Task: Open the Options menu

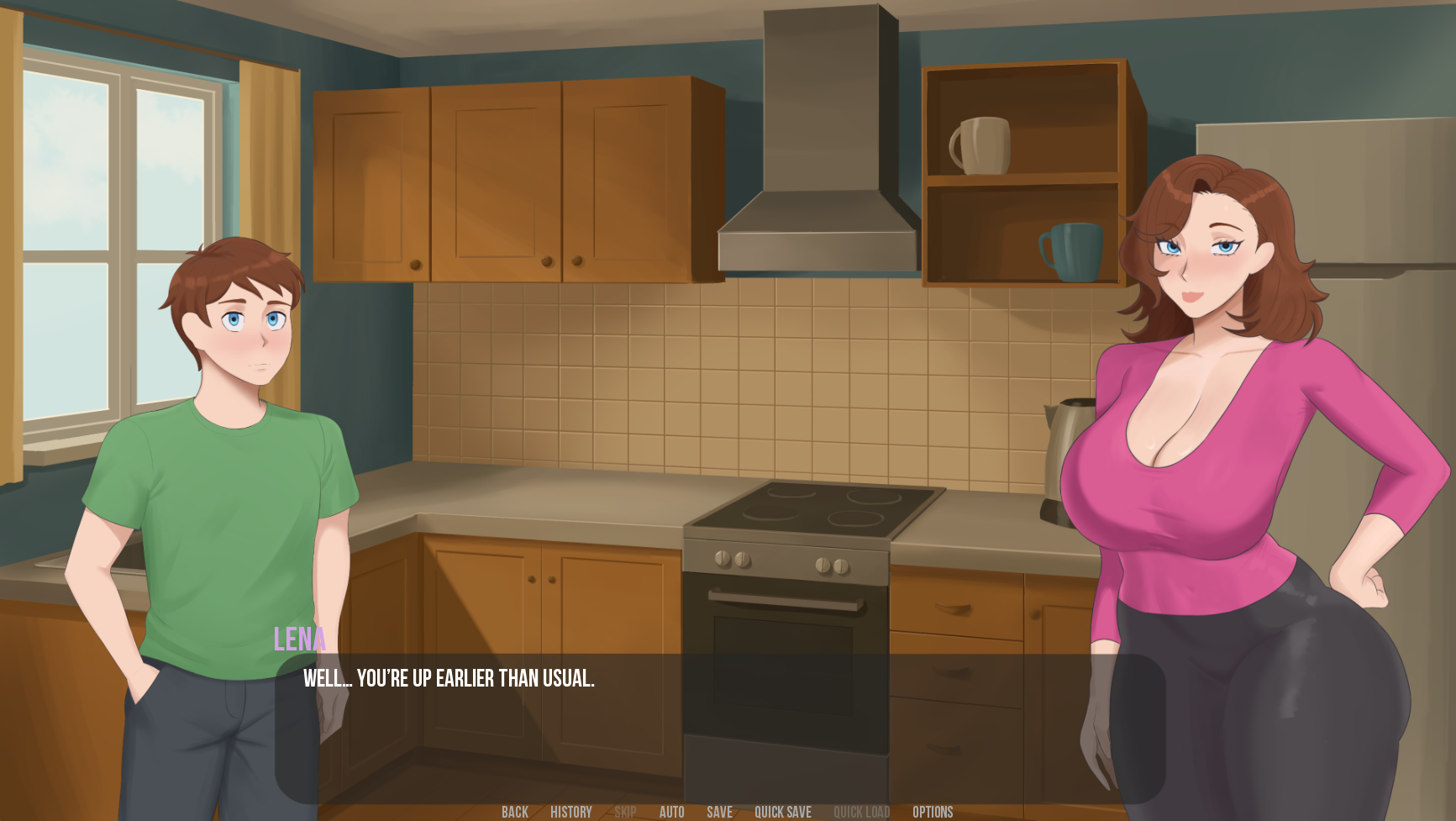Action: coord(933,812)
